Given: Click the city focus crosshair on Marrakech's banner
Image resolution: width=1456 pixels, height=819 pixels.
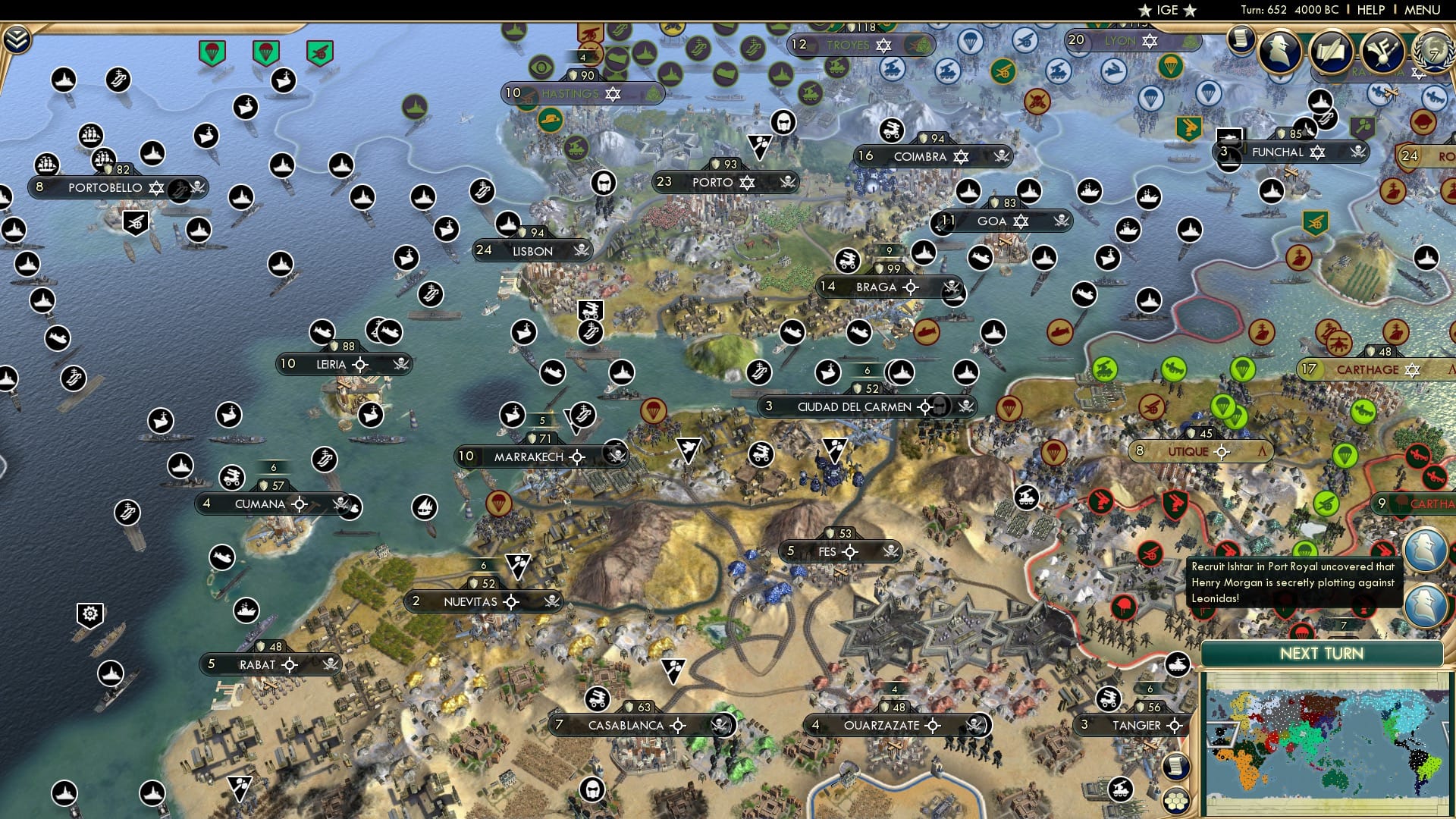Looking at the screenshot, I should pos(577,458).
